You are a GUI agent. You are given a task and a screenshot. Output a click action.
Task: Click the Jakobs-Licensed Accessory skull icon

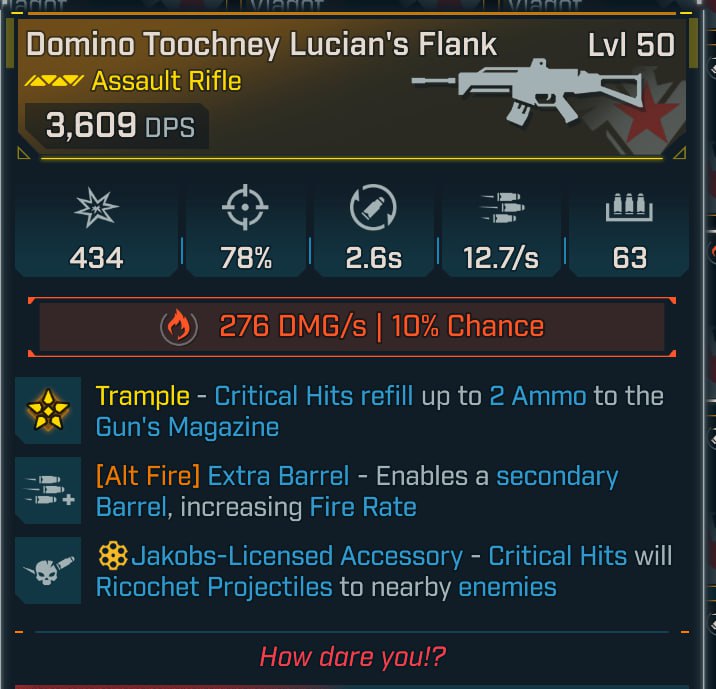coord(48,570)
